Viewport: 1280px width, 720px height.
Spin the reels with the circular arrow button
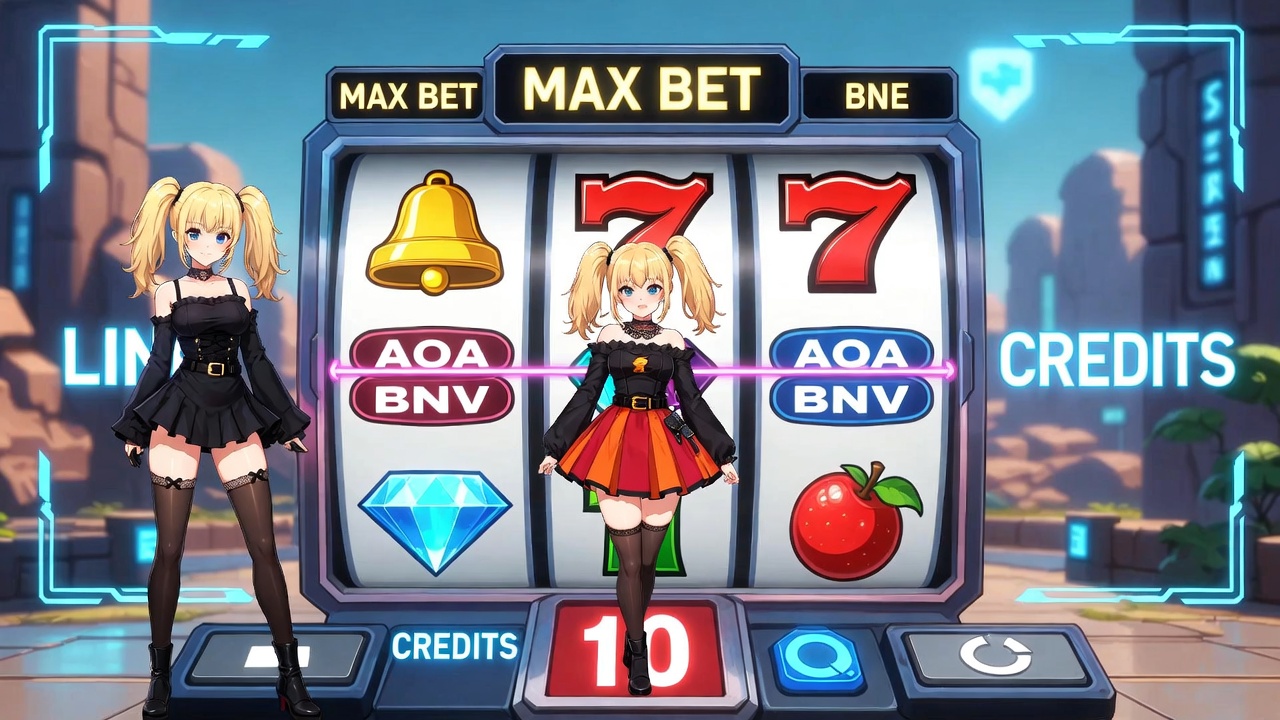(994, 657)
